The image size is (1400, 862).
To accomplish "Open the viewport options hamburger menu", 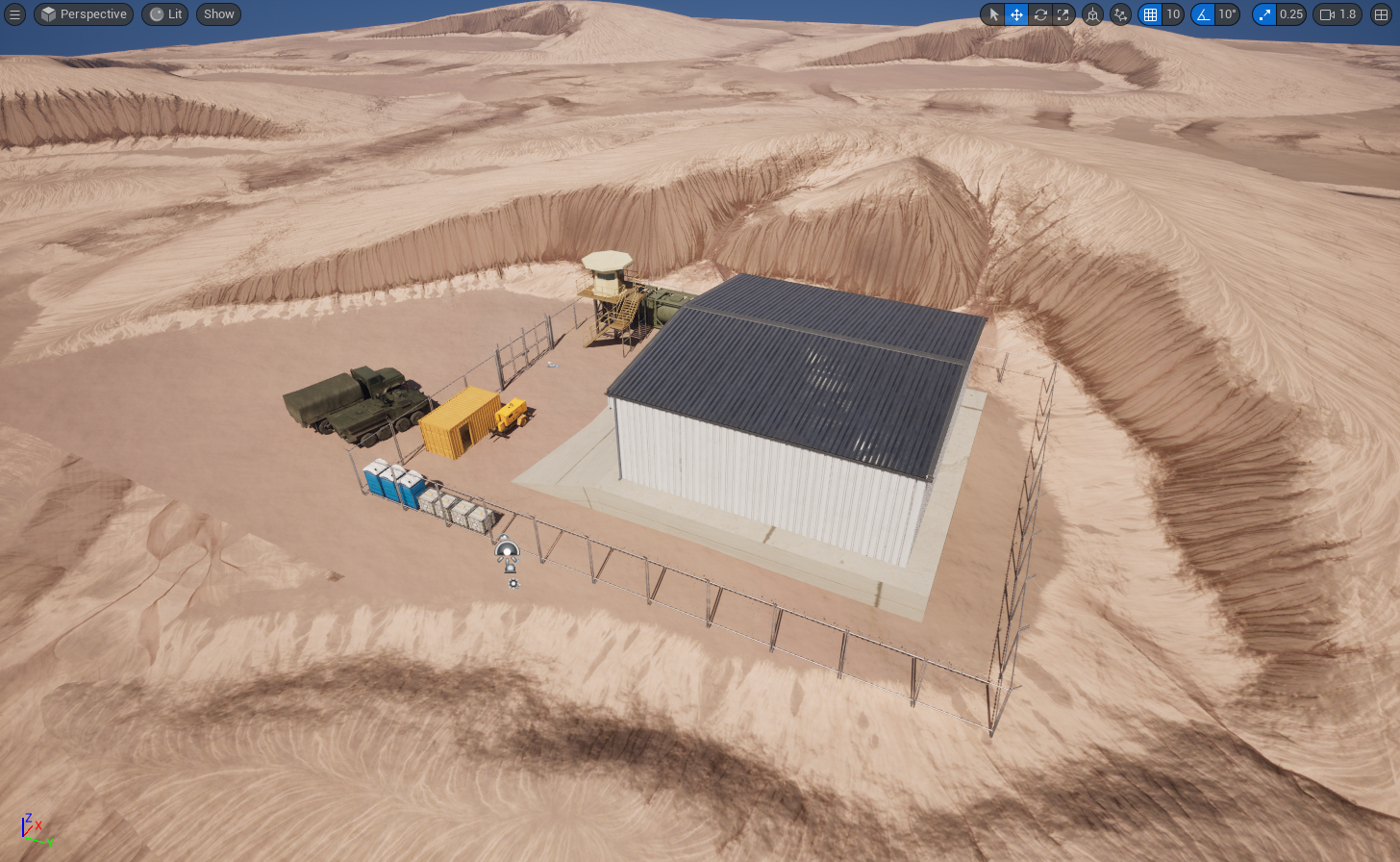I will [14, 14].
